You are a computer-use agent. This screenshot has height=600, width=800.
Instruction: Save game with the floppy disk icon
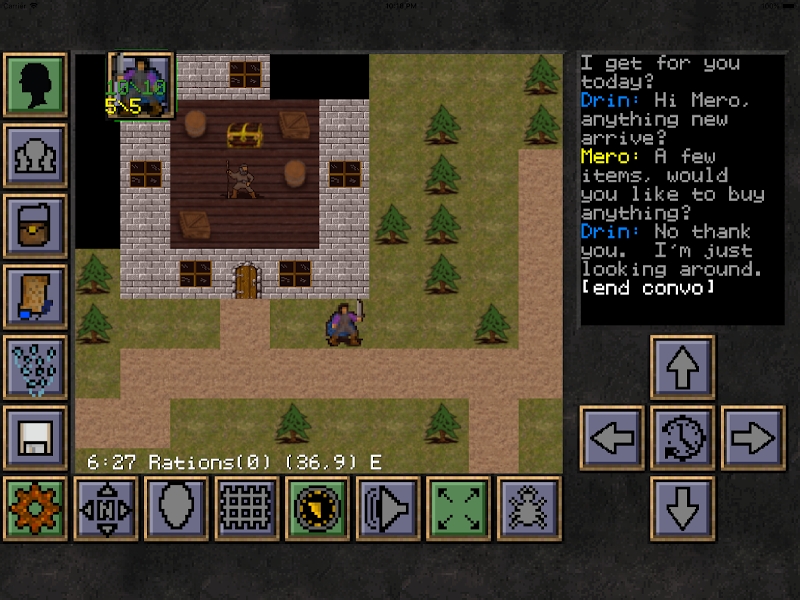(x=36, y=438)
